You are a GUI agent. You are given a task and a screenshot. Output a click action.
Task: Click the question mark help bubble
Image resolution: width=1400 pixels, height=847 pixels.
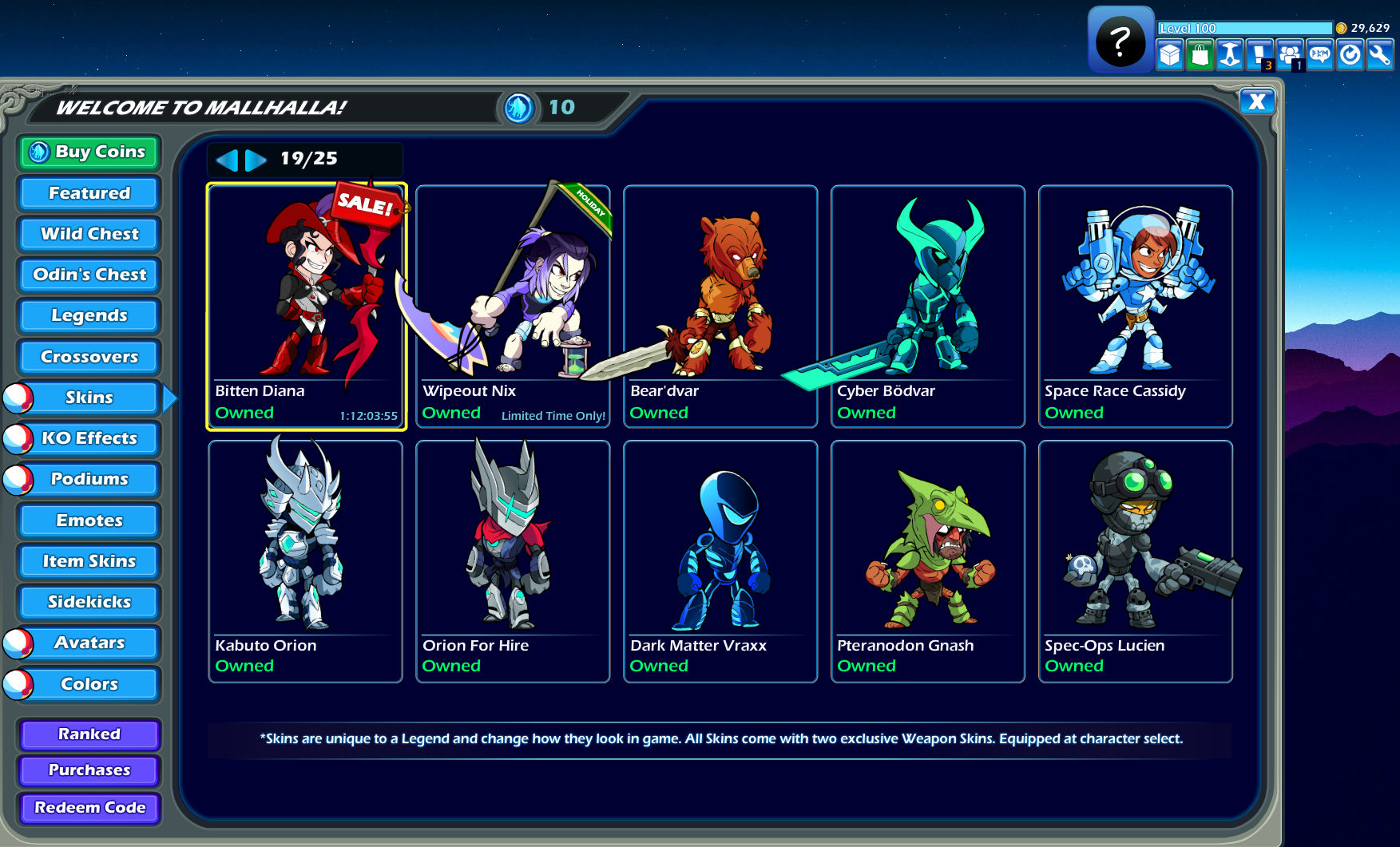click(1120, 38)
